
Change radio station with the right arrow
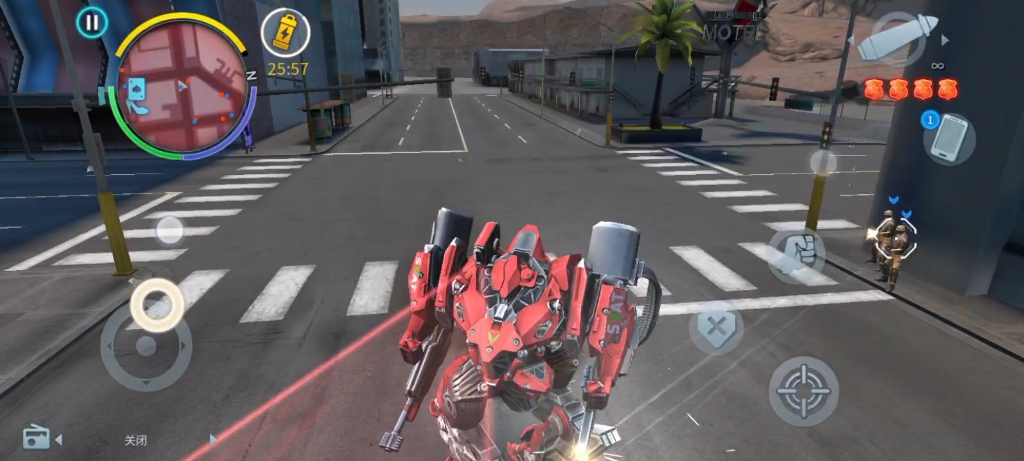pyautogui.click(x=212, y=439)
